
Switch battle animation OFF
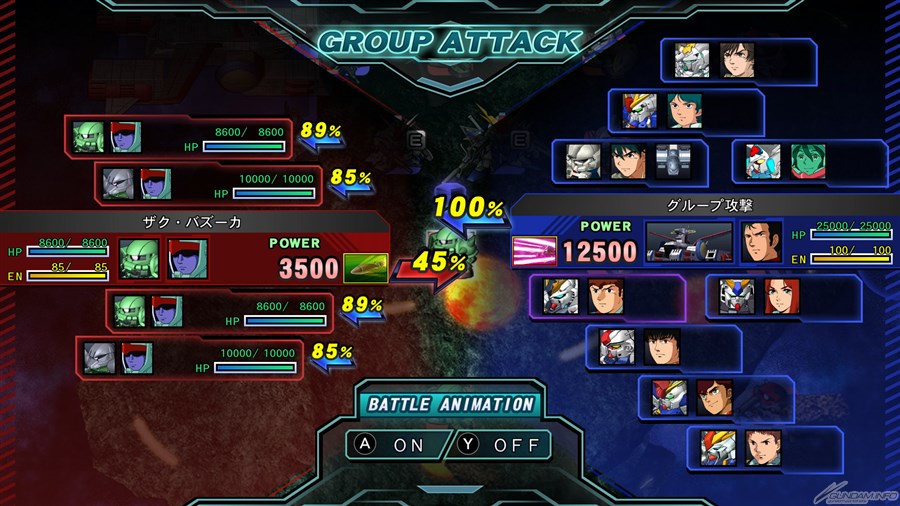503,443
